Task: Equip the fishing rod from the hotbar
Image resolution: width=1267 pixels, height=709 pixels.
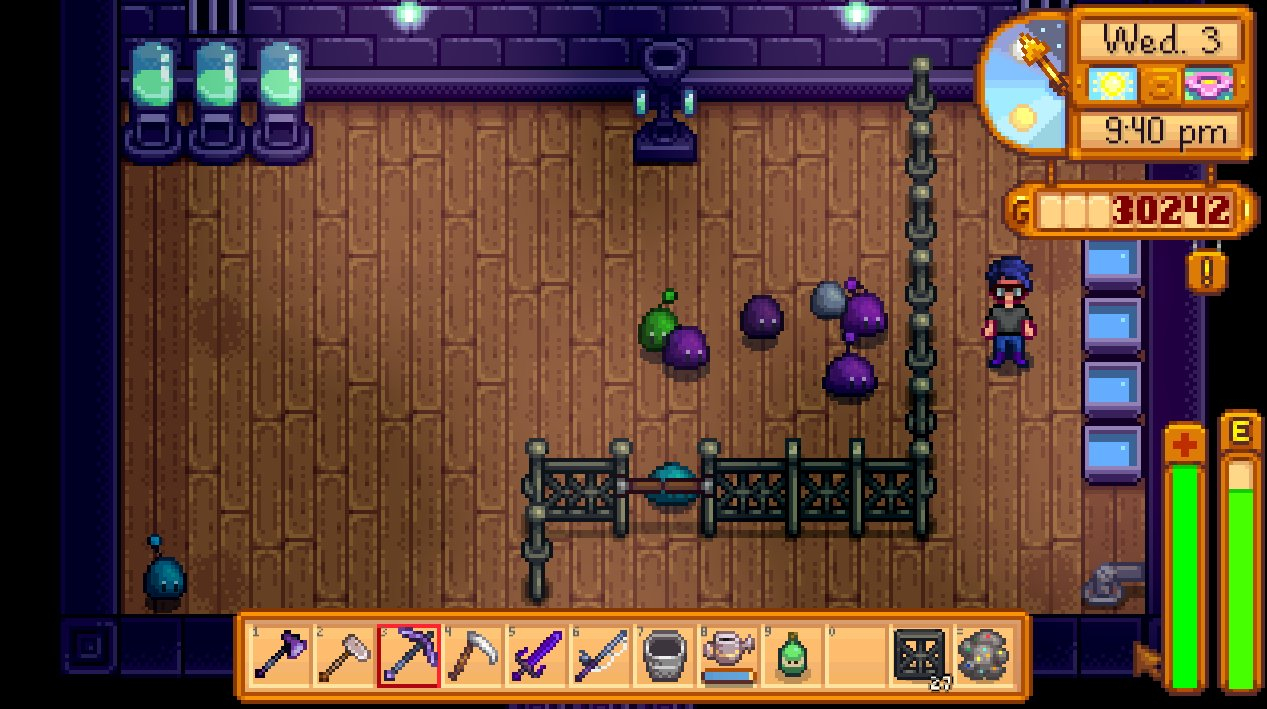Action: [600, 656]
